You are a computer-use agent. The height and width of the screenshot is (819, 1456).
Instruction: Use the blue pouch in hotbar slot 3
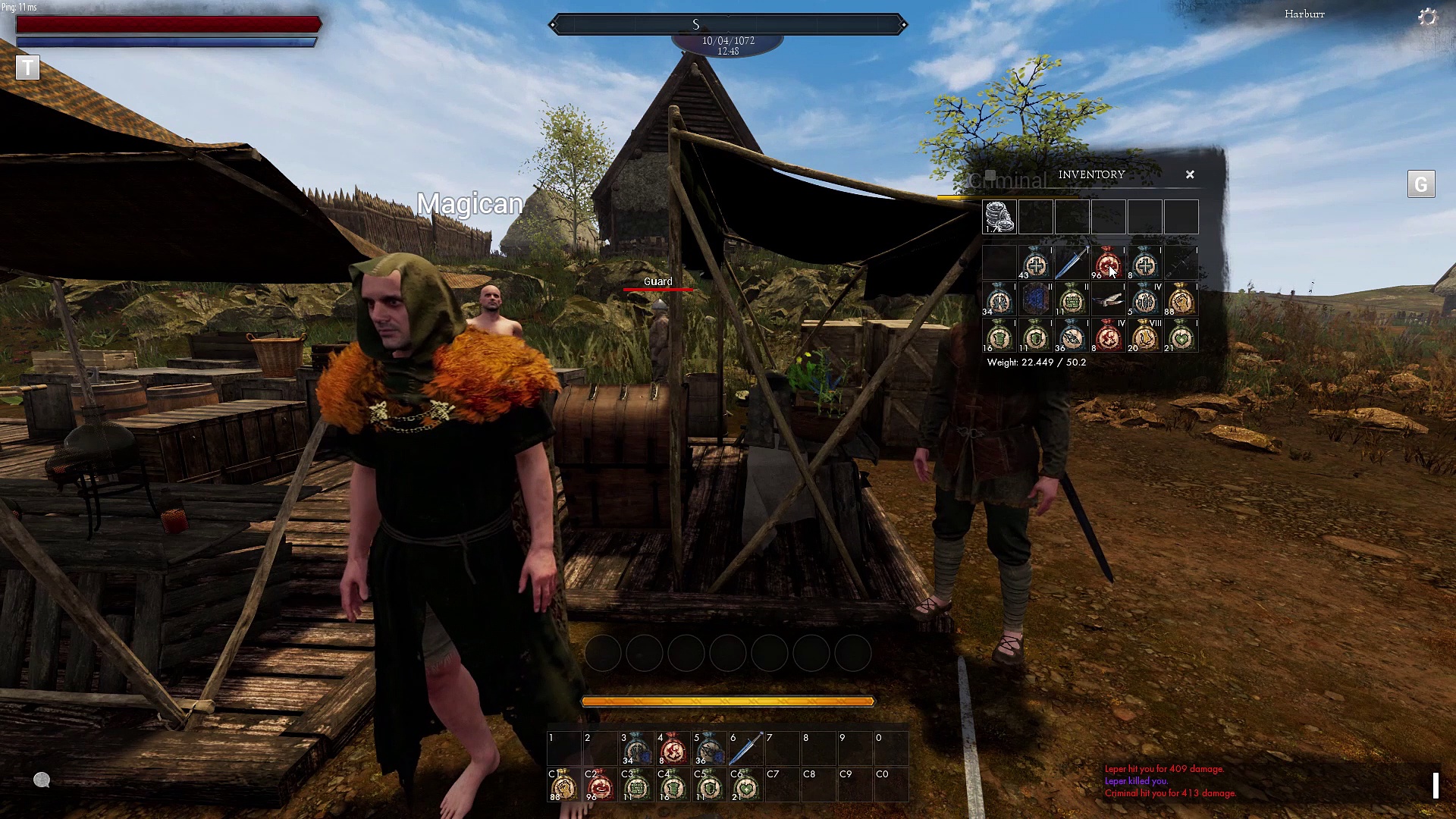(x=636, y=749)
